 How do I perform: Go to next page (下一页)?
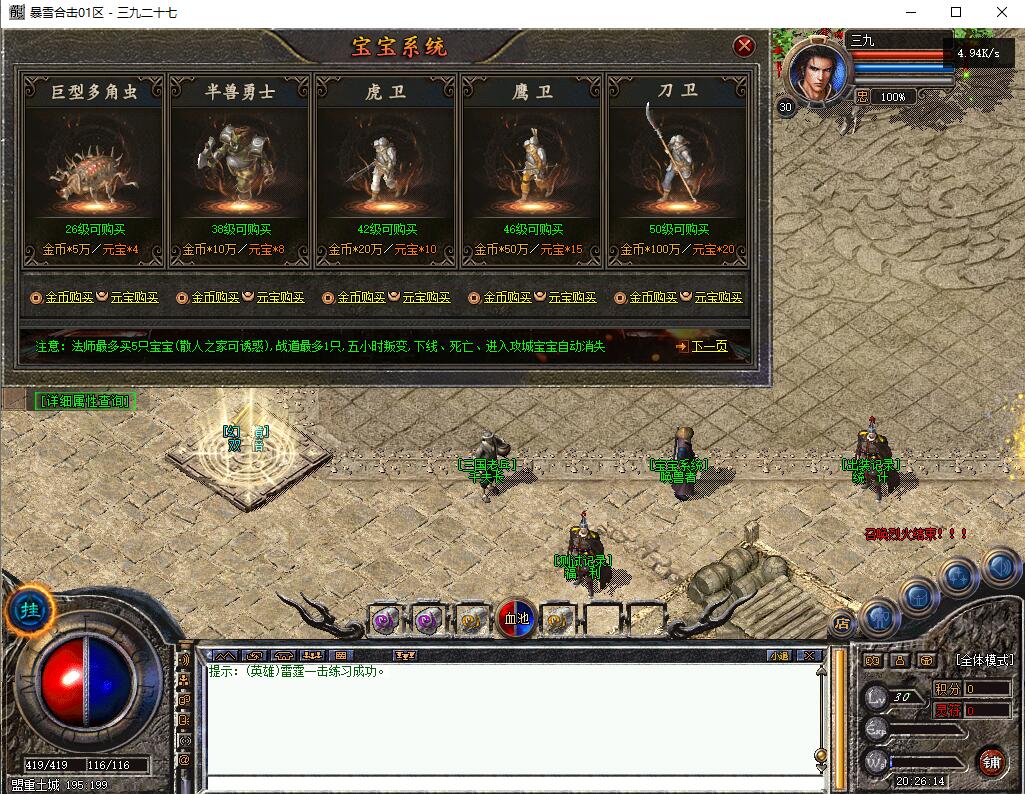pos(708,347)
